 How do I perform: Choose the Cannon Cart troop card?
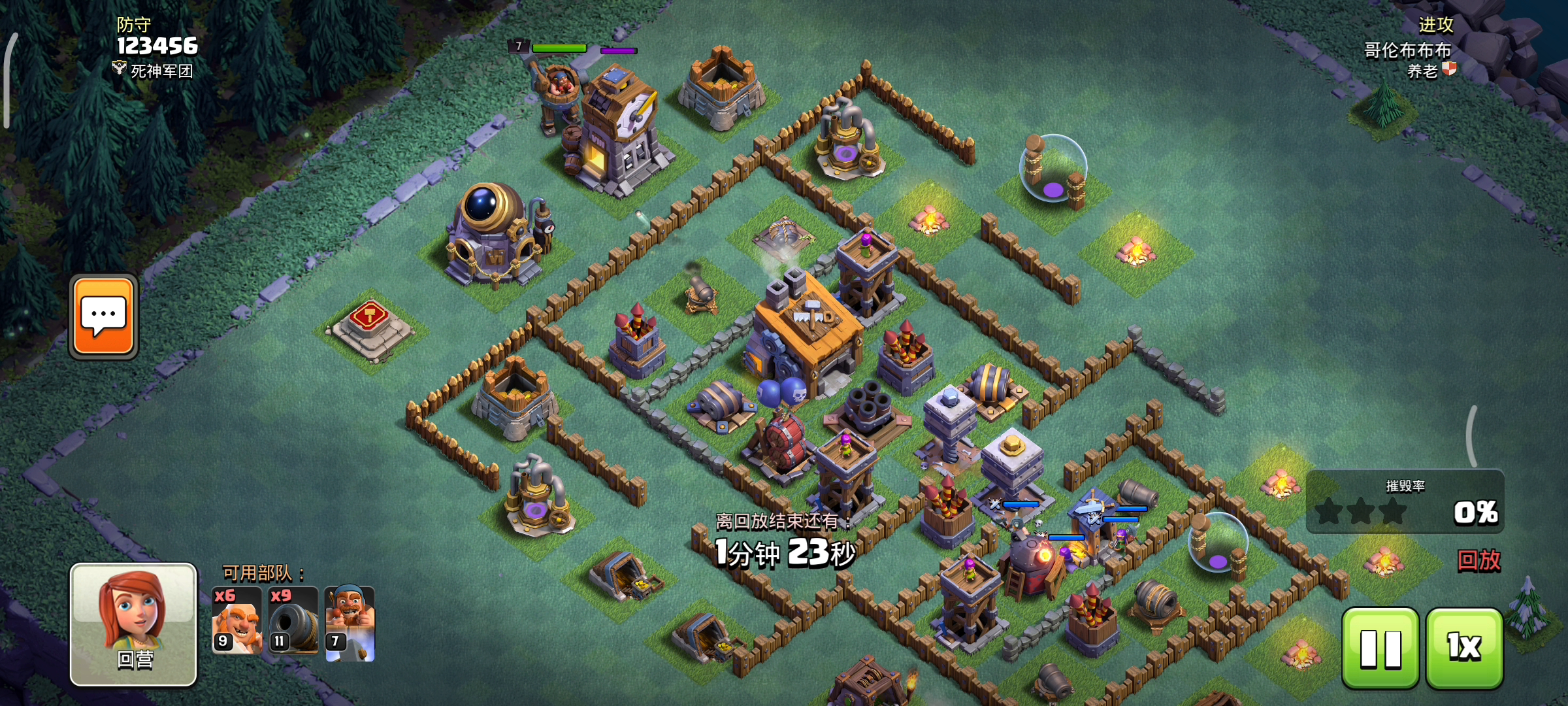point(293,620)
